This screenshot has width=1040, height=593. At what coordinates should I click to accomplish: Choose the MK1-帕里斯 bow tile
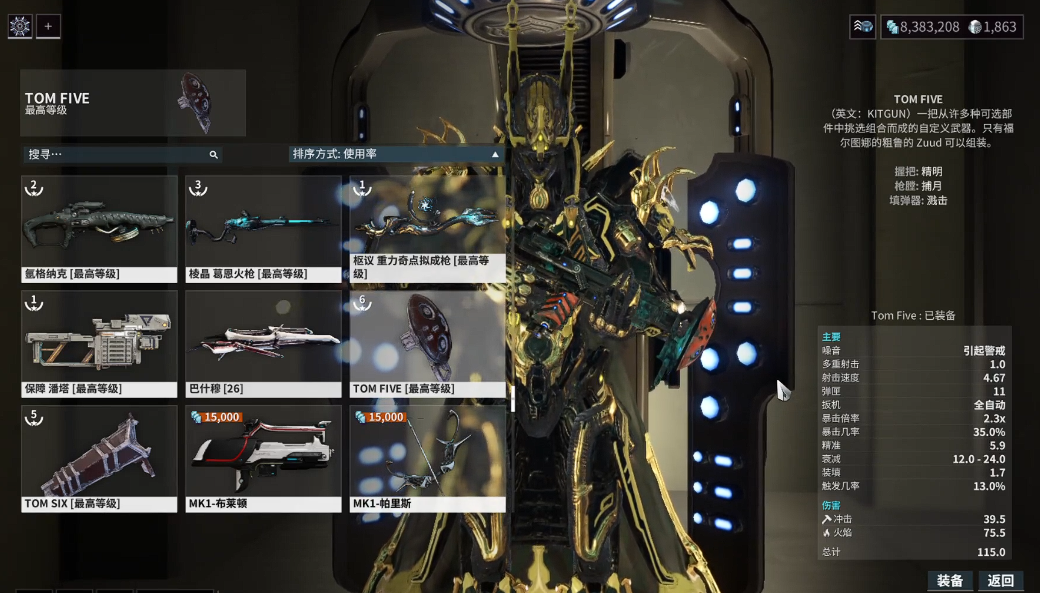click(427, 458)
